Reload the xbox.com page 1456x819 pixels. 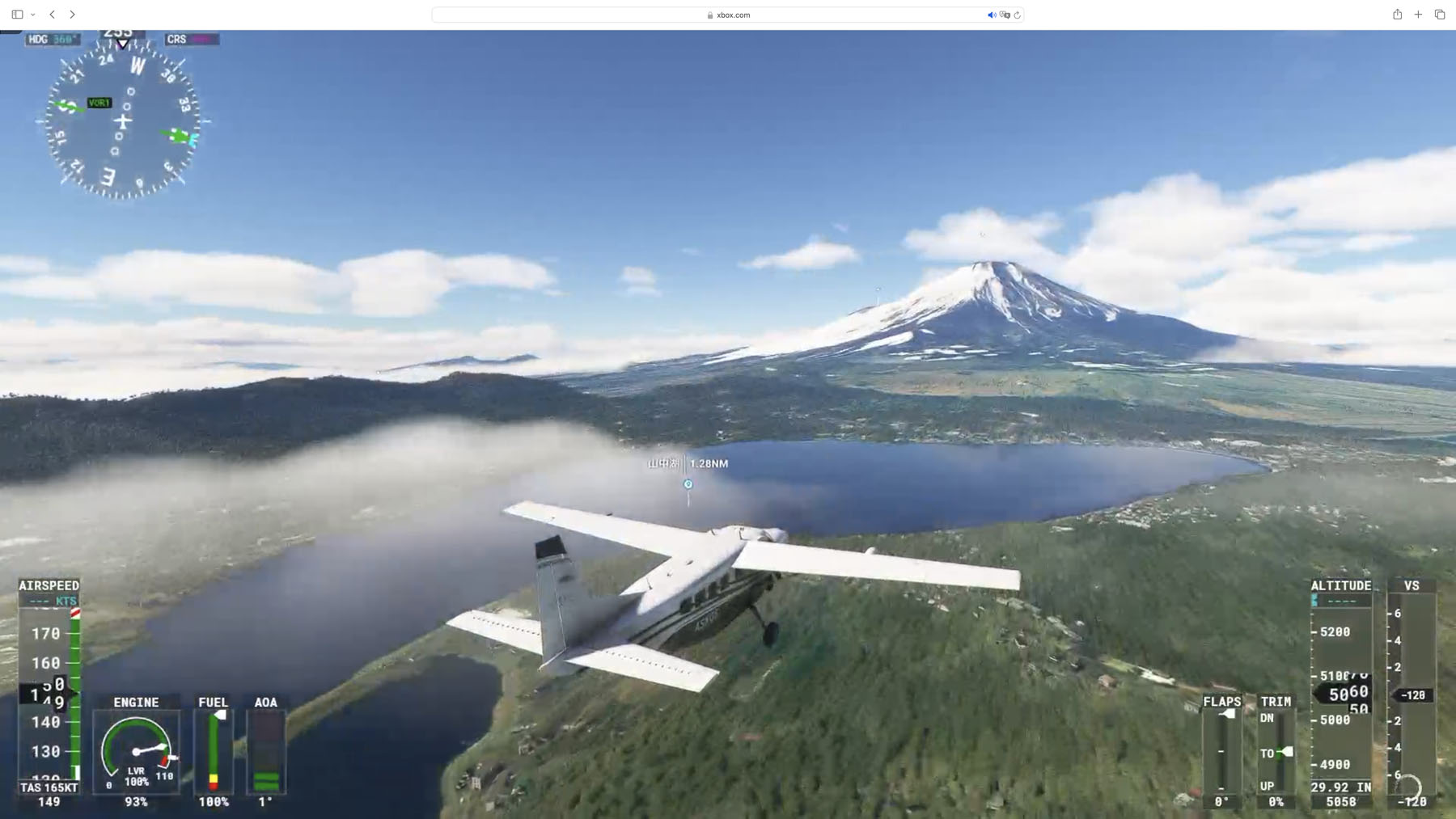[x=1018, y=15]
